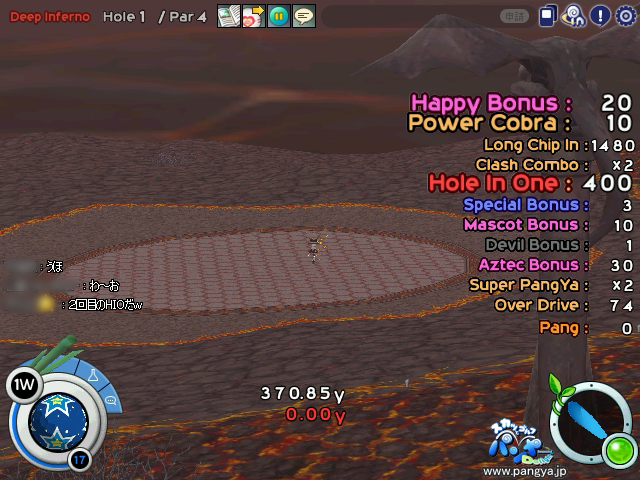Open the gear settings icon

coord(626,16)
